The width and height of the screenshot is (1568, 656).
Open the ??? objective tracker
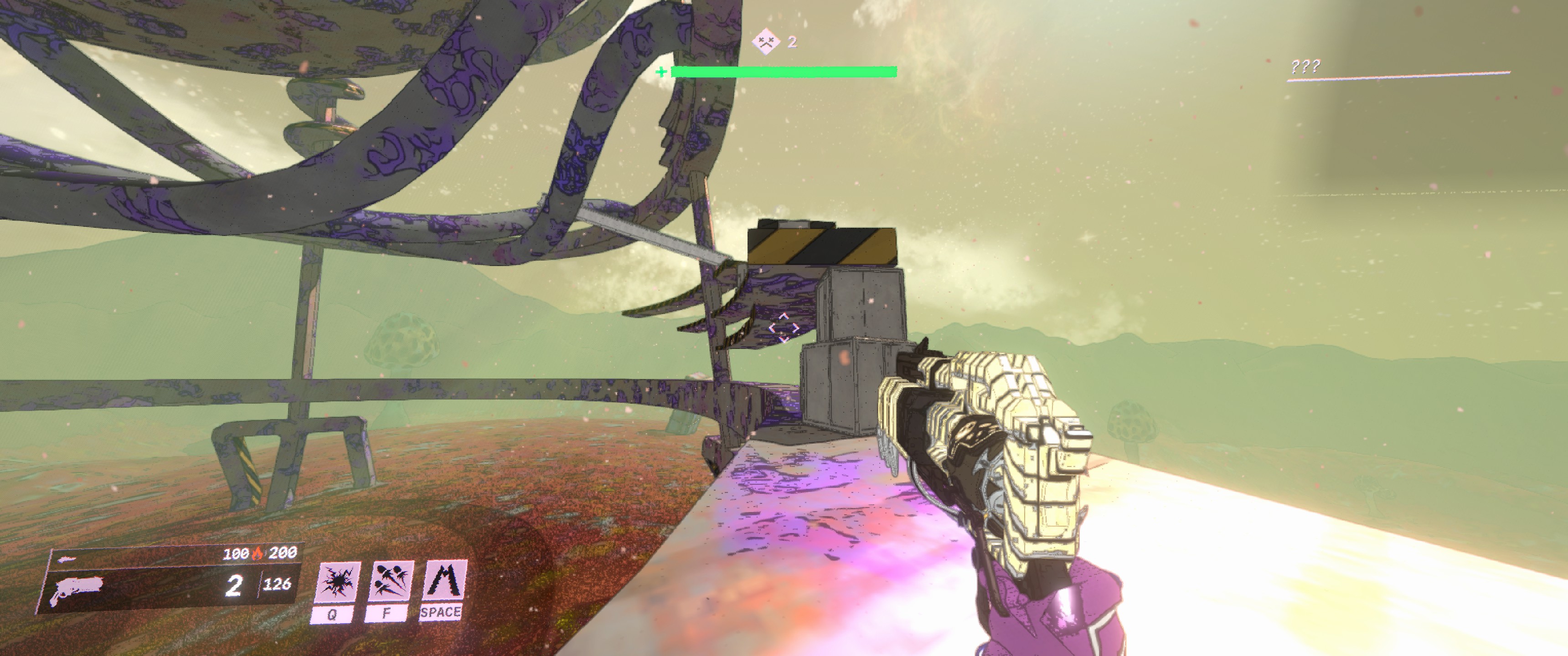1305,66
